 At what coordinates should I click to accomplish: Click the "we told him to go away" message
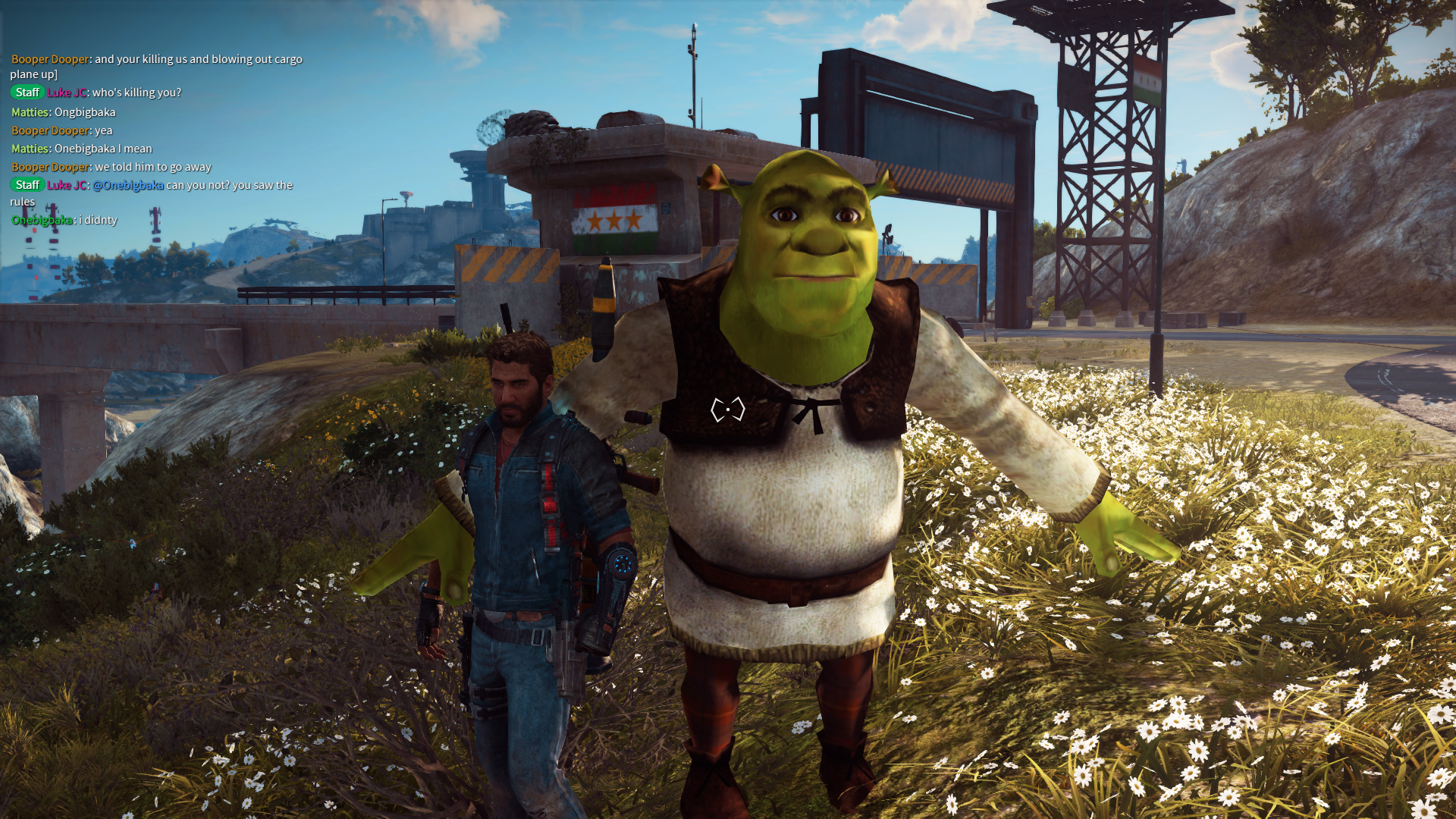coord(152,167)
